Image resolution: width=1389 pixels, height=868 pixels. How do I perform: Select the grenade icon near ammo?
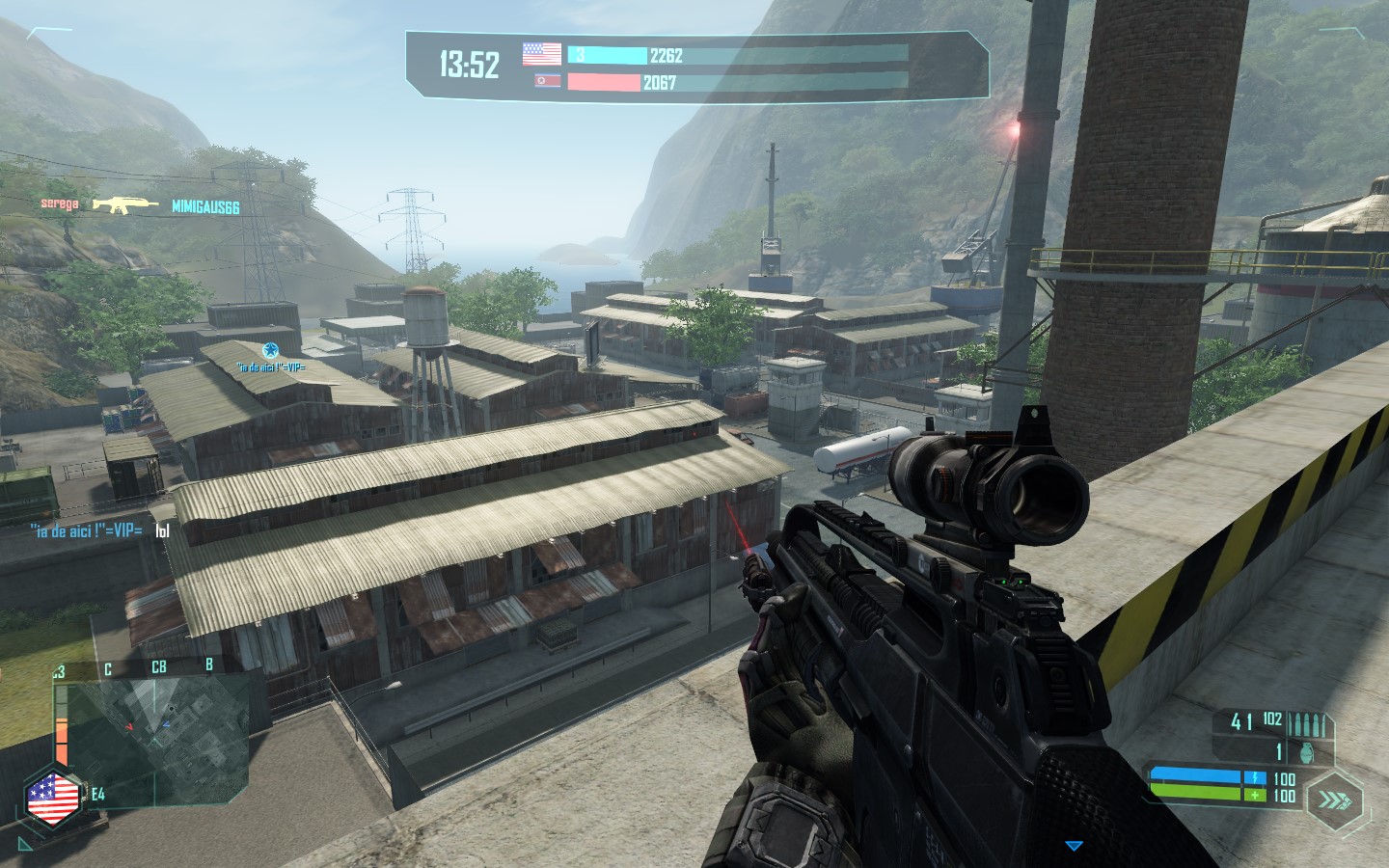click(1308, 749)
